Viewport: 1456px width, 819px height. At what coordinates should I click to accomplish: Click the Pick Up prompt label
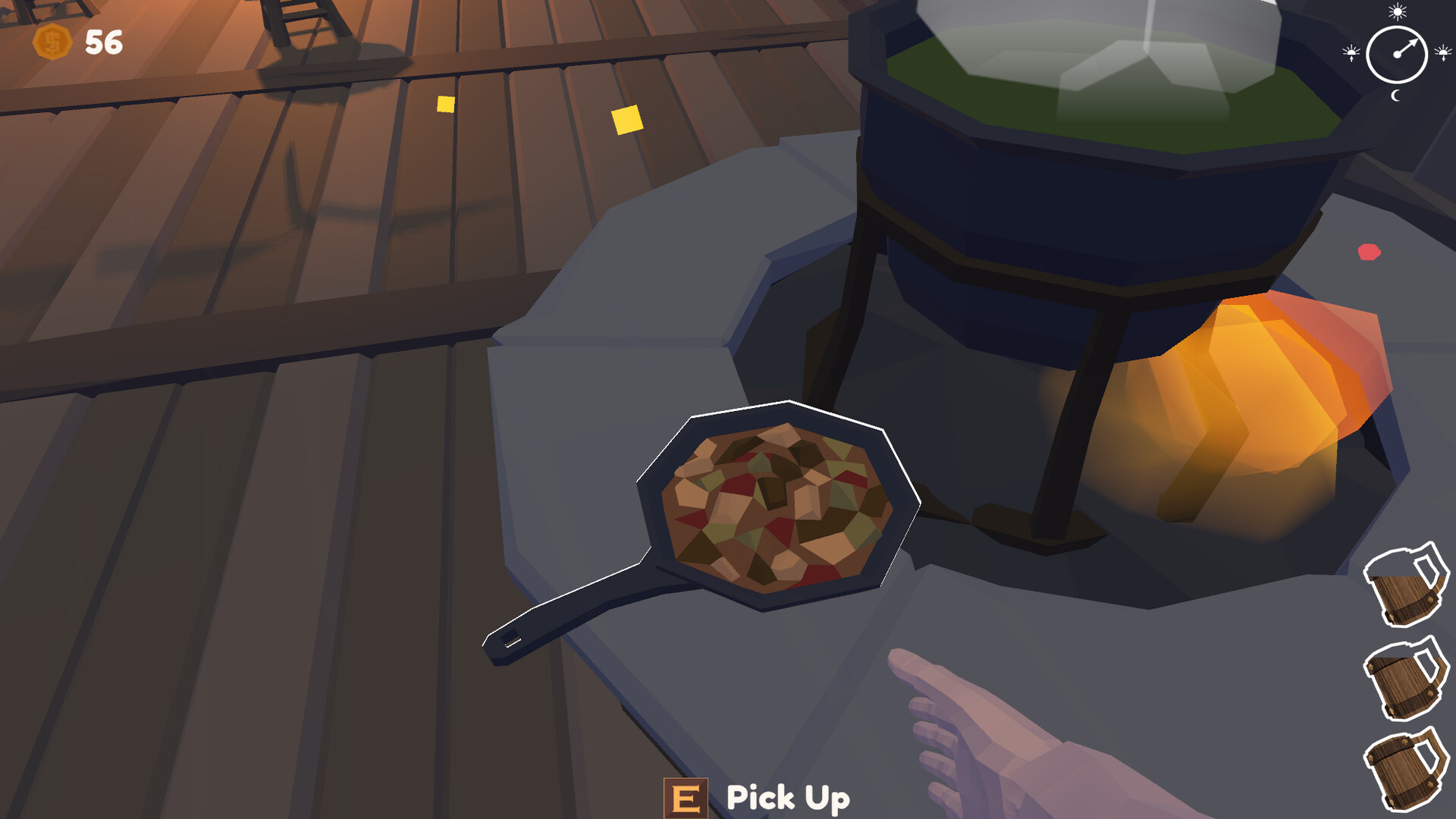pyautogui.click(x=786, y=798)
